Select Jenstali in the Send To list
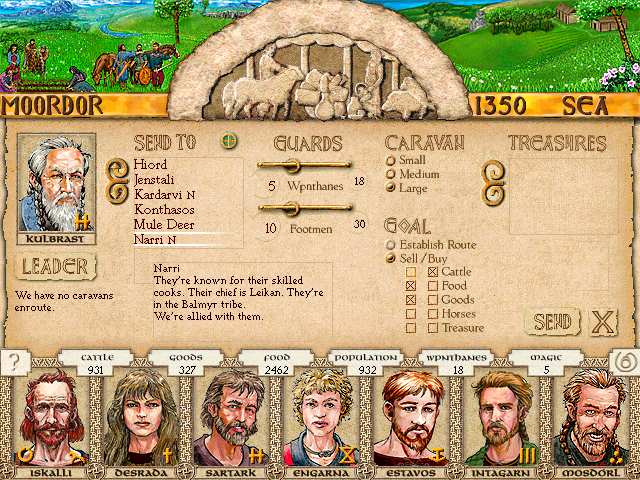 tap(156, 179)
